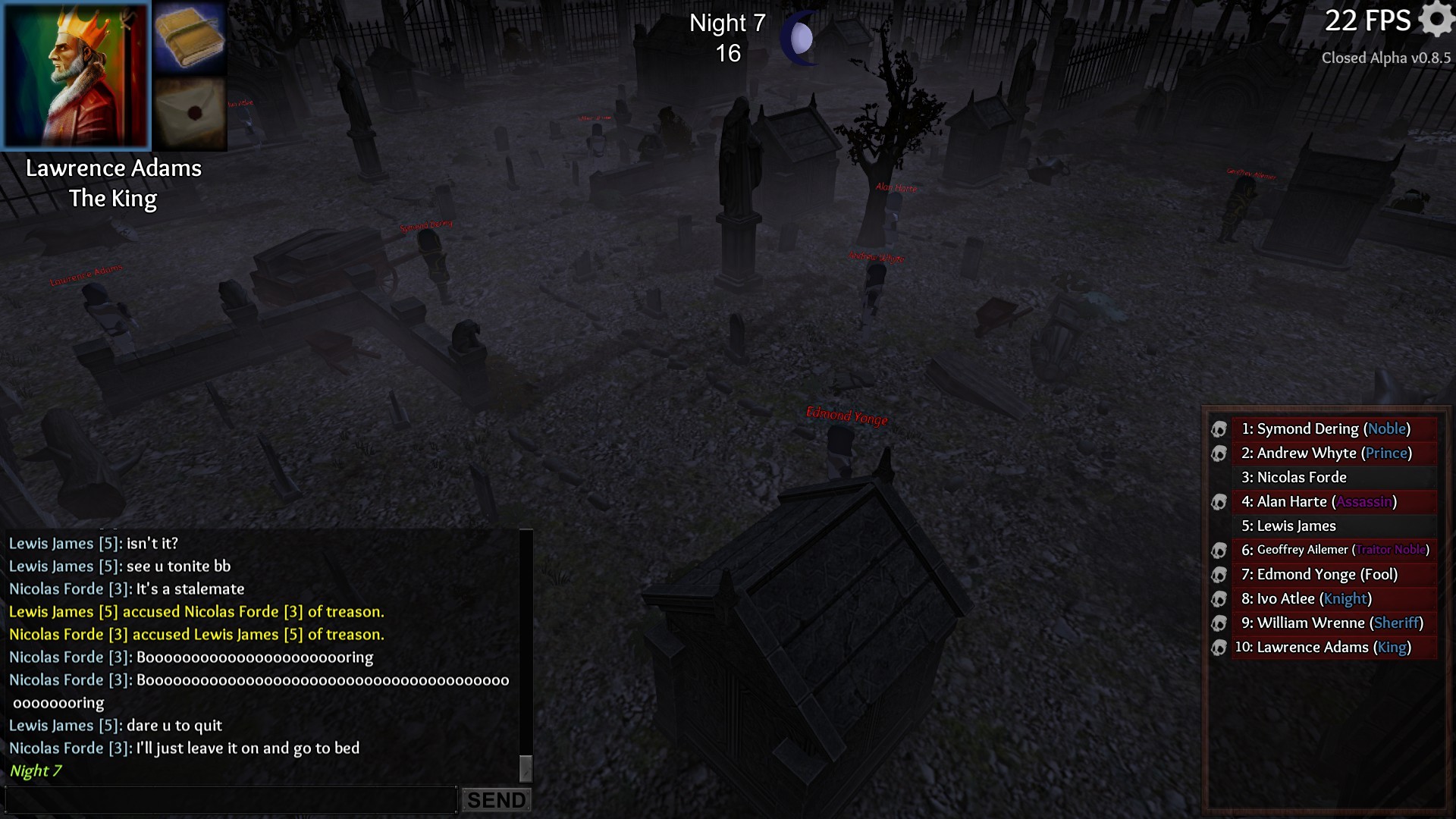Send the chat message

497,799
